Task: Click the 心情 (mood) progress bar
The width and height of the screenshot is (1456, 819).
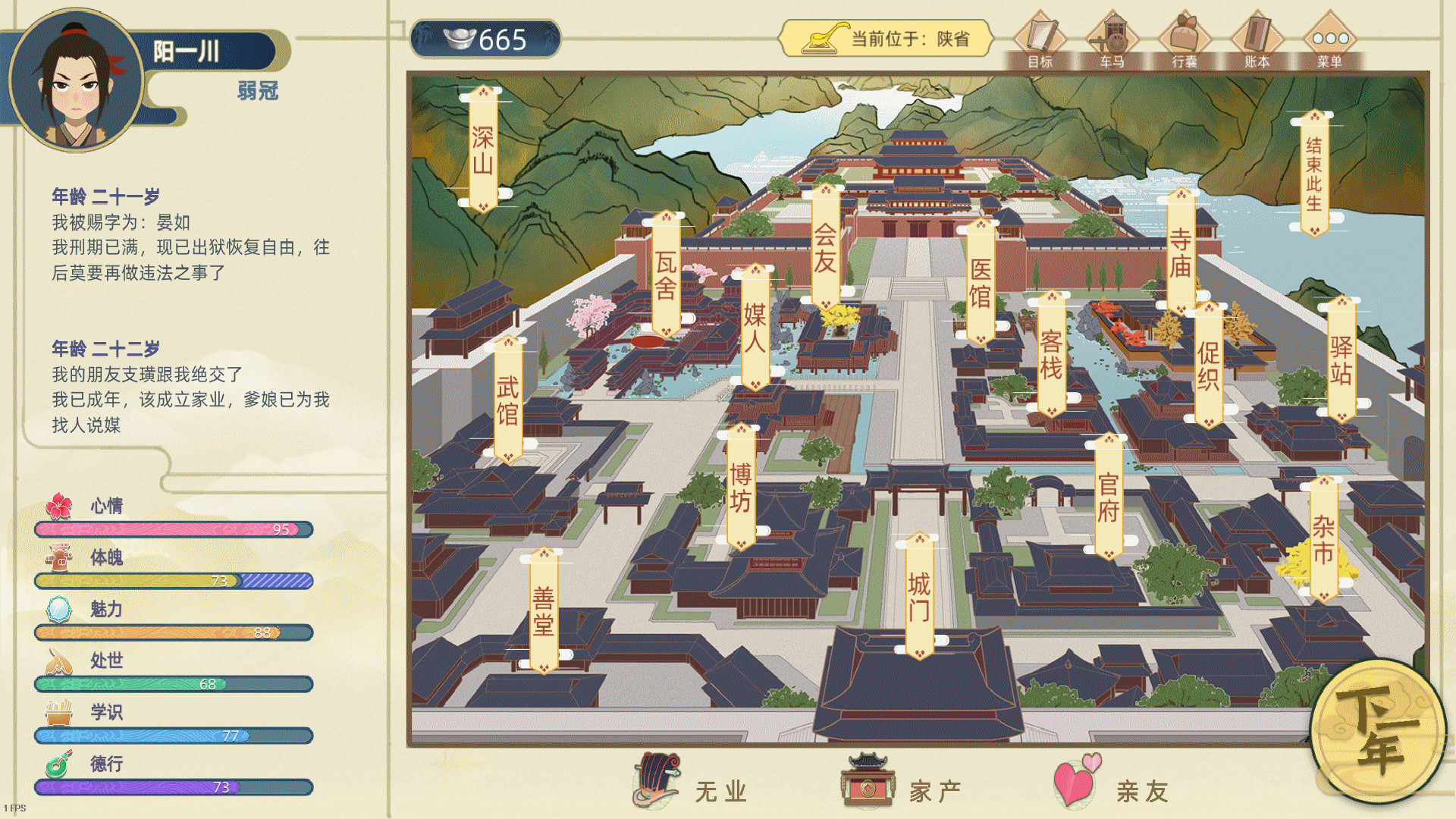Action: pyautogui.click(x=173, y=529)
